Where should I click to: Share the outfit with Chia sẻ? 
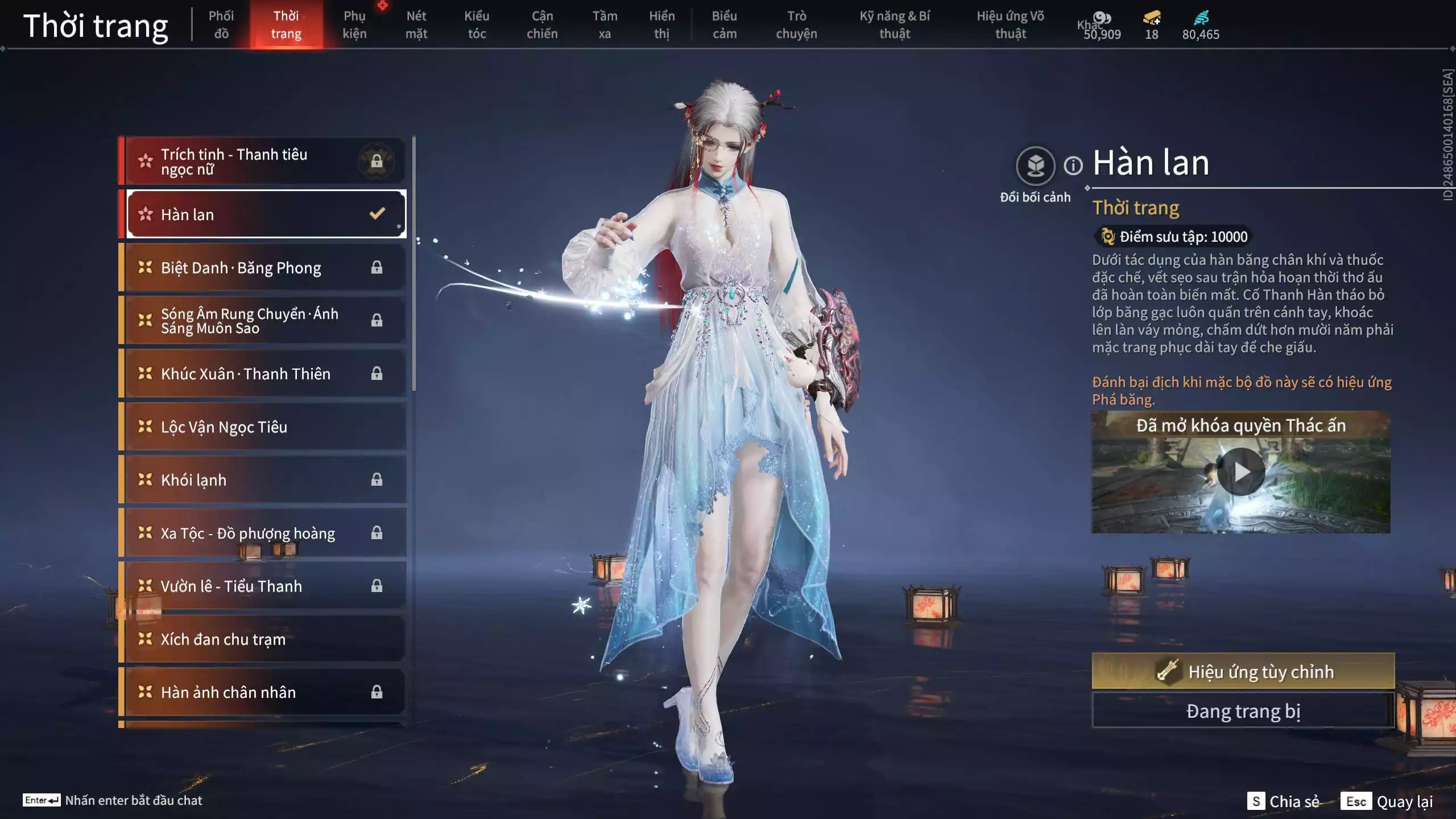[1283, 801]
